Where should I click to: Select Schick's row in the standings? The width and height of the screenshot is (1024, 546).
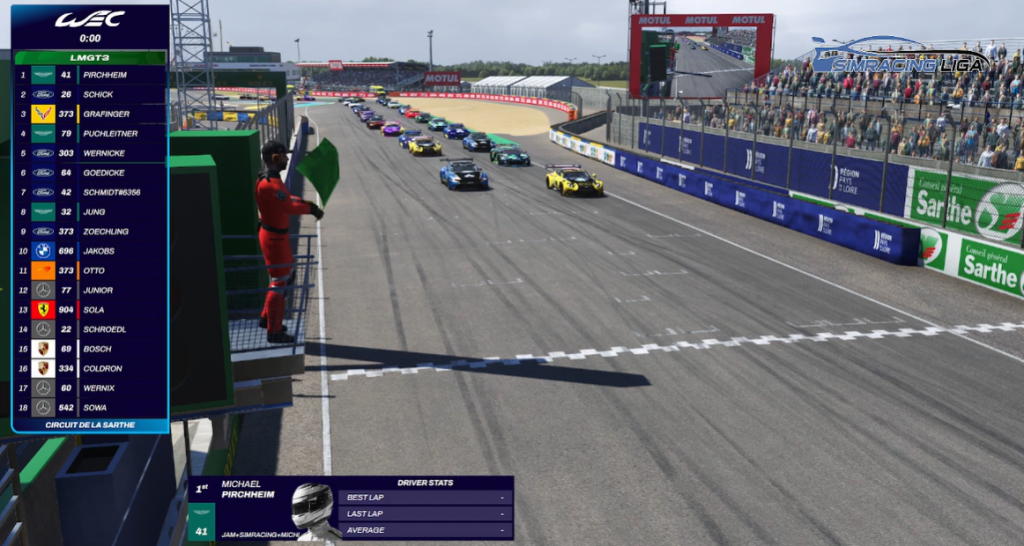[x=90, y=94]
